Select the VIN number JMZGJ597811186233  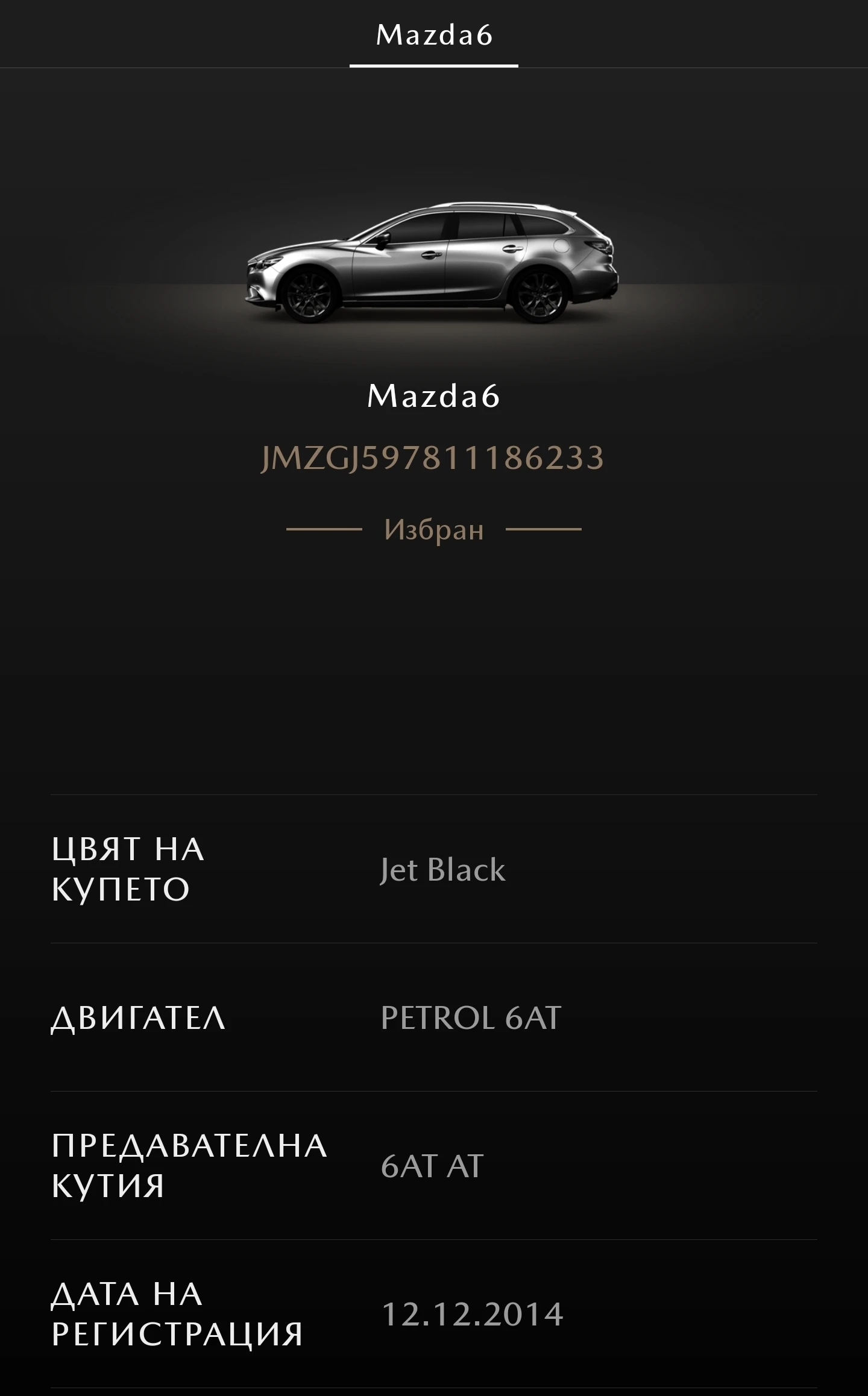(433, 458)
